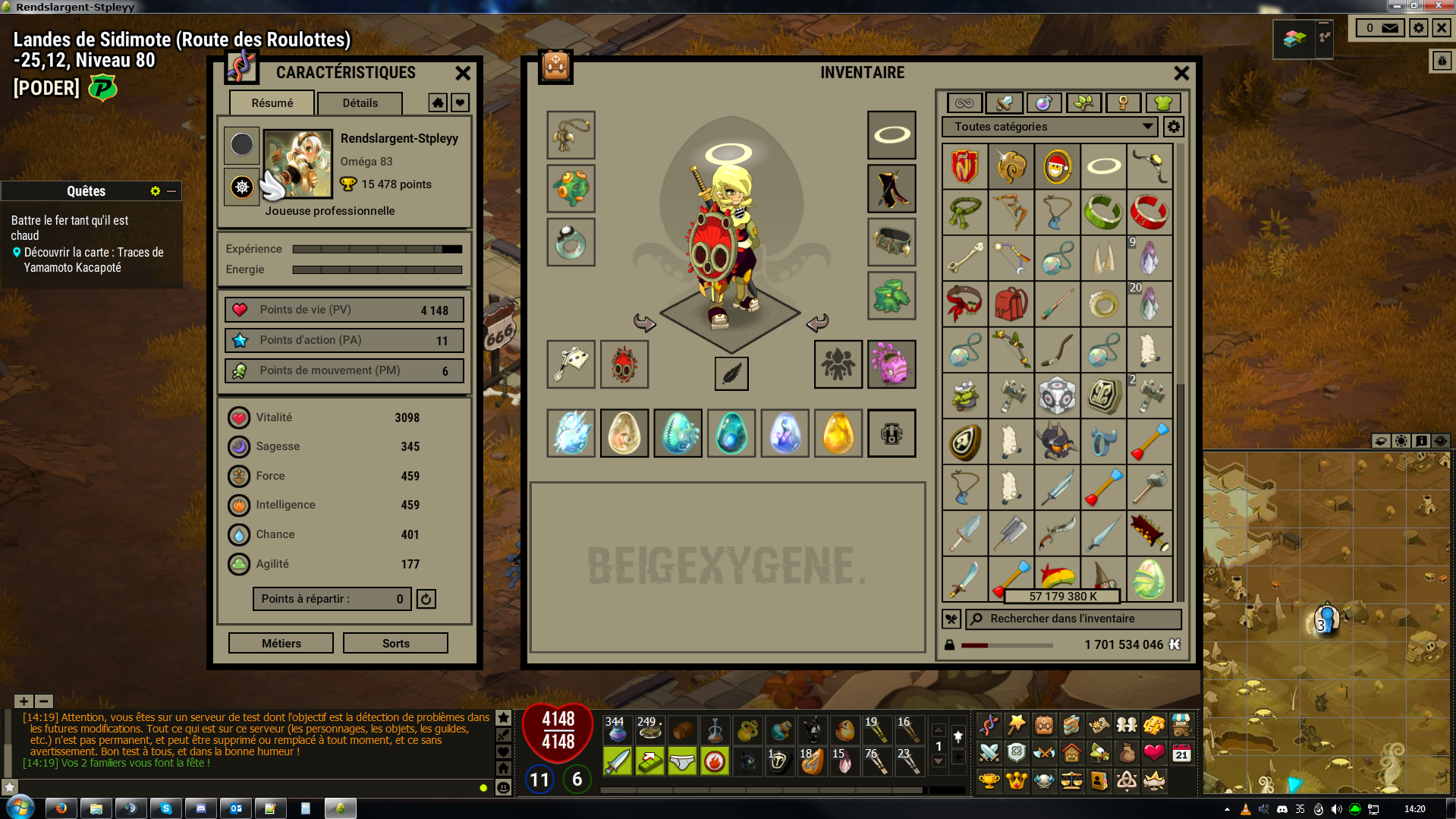Screen dimensions: 1456x819
Task: Toggle the heart icon beside the home button
Action: [461, 102]
